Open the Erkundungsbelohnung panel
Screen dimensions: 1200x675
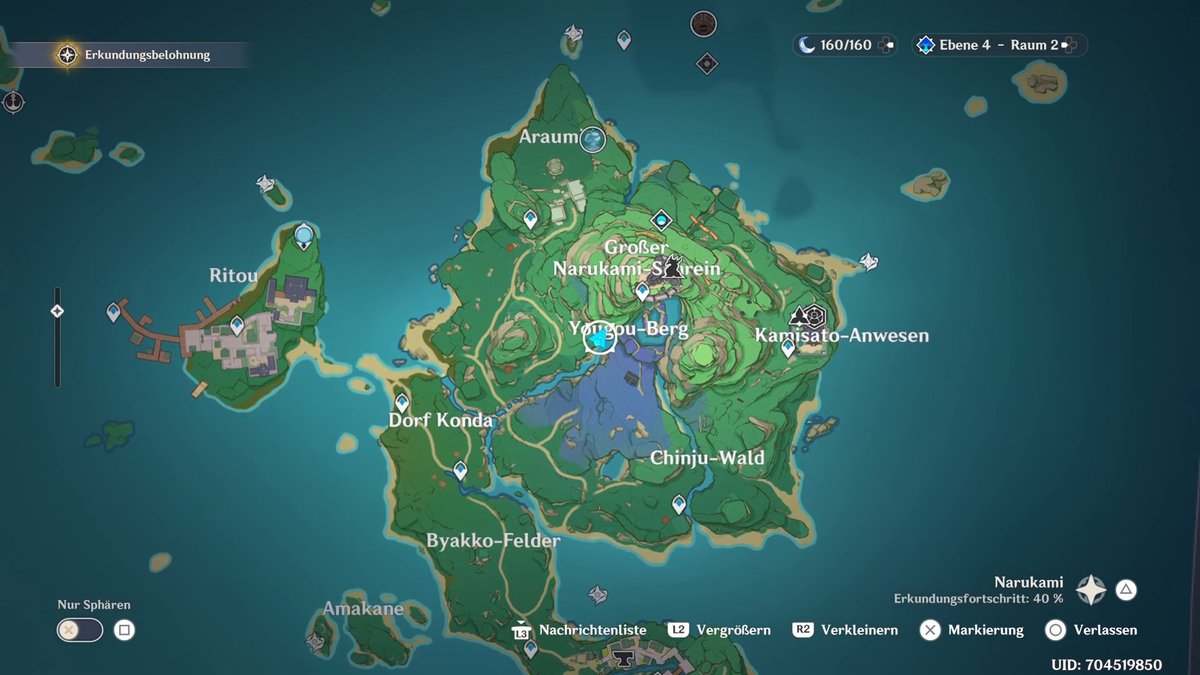click(136, 55)
